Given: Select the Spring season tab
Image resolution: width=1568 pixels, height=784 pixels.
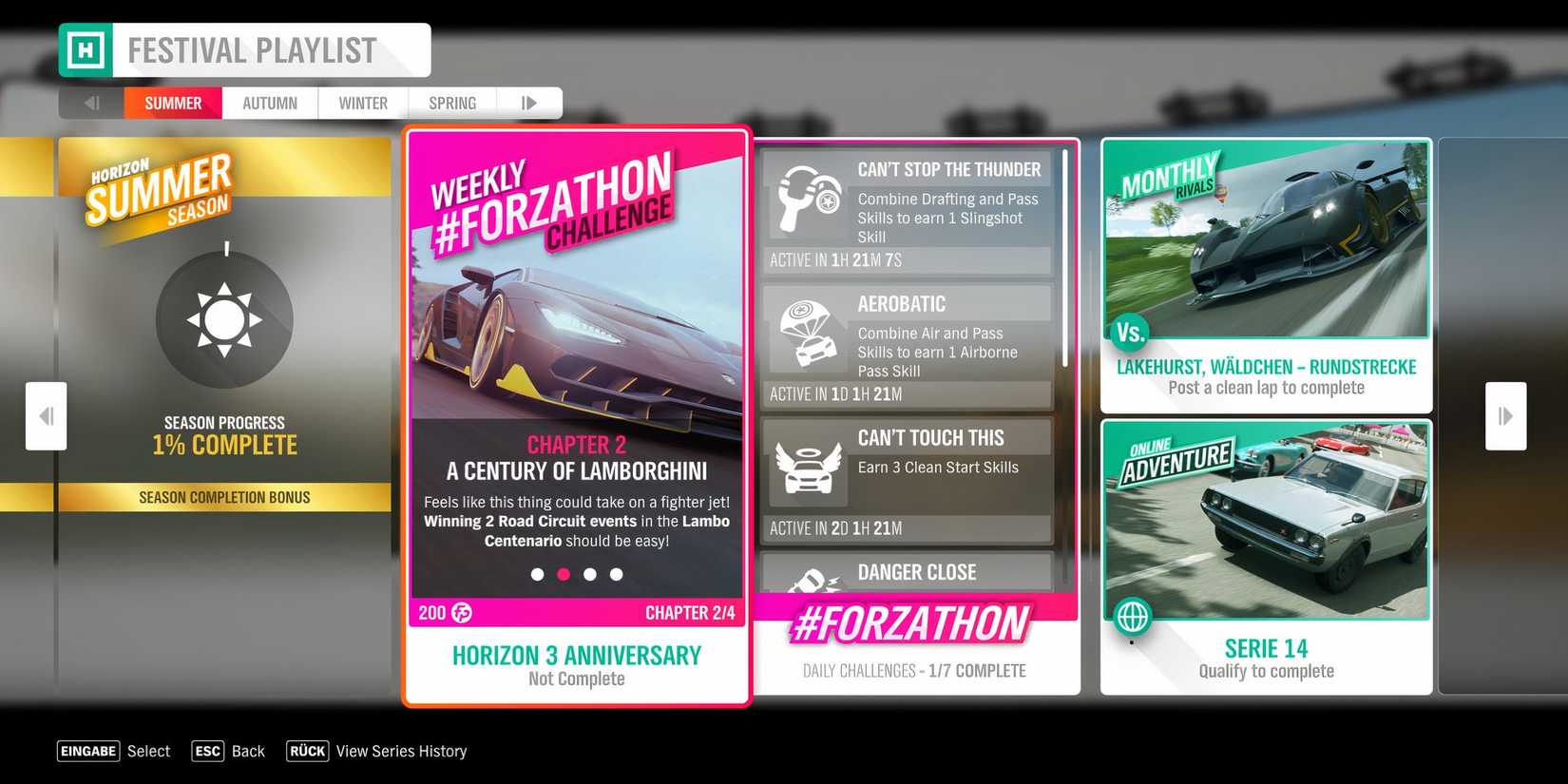Looking at the screenshot, I should coord(452,103).
